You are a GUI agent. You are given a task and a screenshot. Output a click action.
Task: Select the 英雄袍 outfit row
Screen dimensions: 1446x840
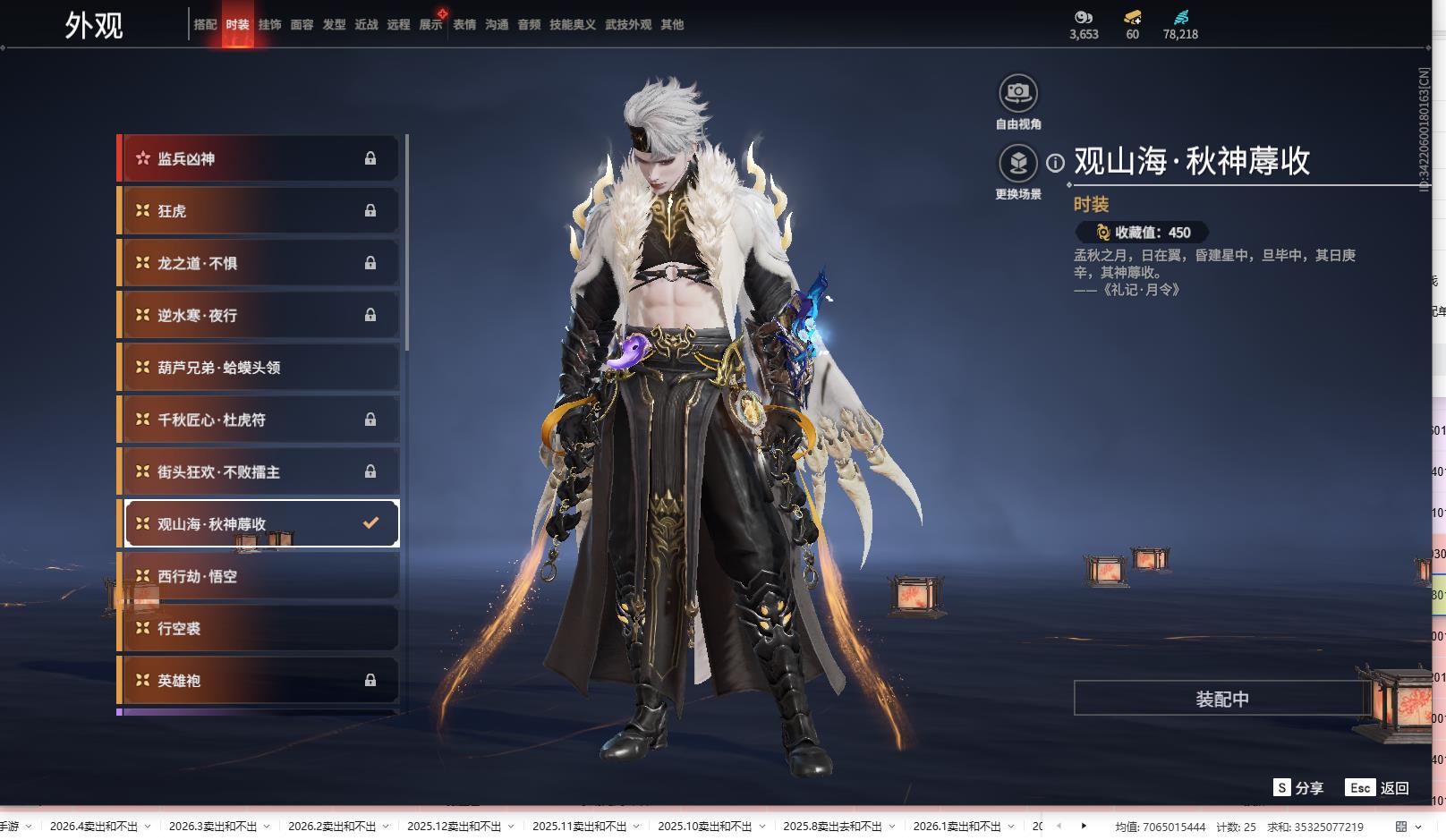click(259, 681)
